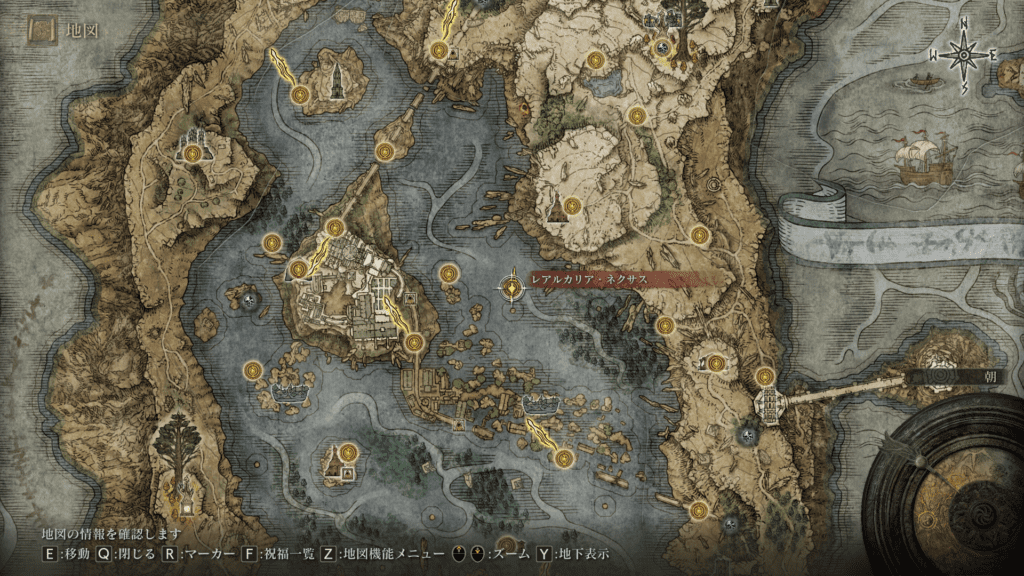Pick the grace marker next to the red-tipped tower
1024x576 pixels.
pyautogui.click(x=572, y=208)
